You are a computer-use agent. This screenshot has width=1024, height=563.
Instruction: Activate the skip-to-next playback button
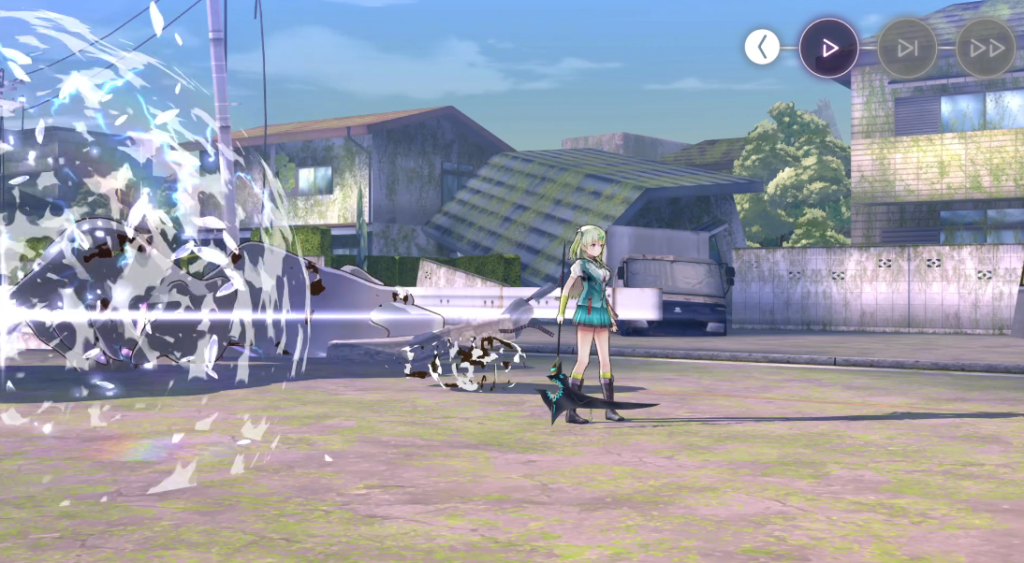tap(907, 47)
